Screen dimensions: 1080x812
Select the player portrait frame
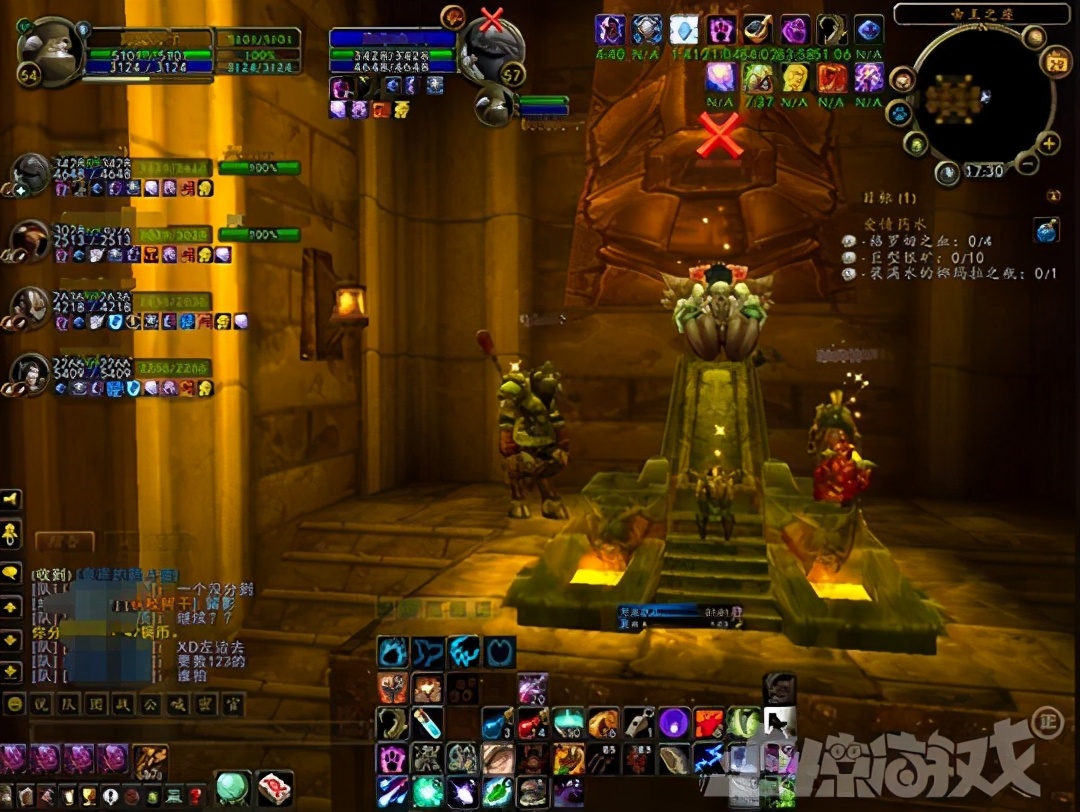tap(50, 52)
